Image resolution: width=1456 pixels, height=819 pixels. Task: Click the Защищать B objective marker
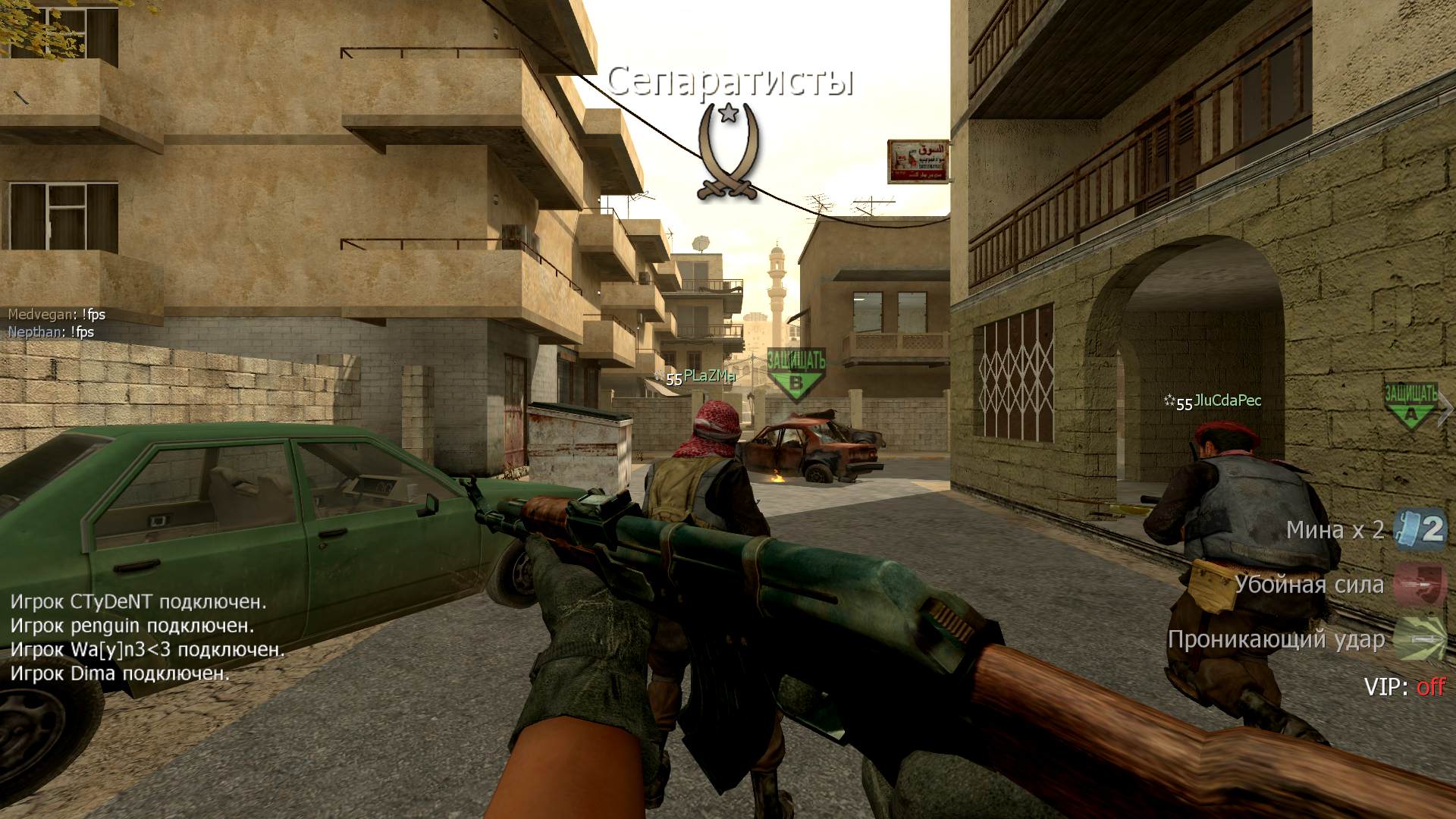pos(795,373)
